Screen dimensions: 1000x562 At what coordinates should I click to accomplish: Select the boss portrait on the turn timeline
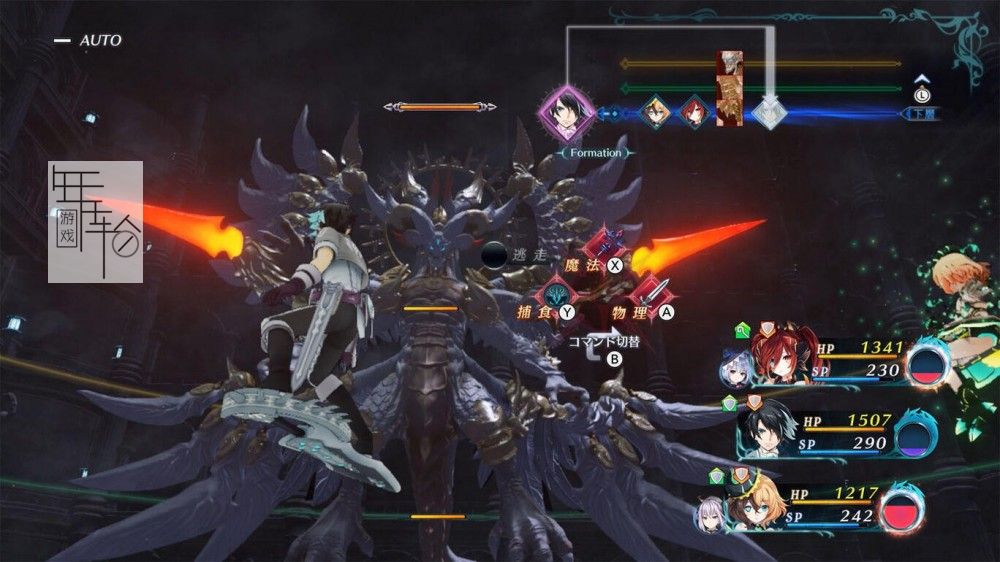(x=731, y=90)
